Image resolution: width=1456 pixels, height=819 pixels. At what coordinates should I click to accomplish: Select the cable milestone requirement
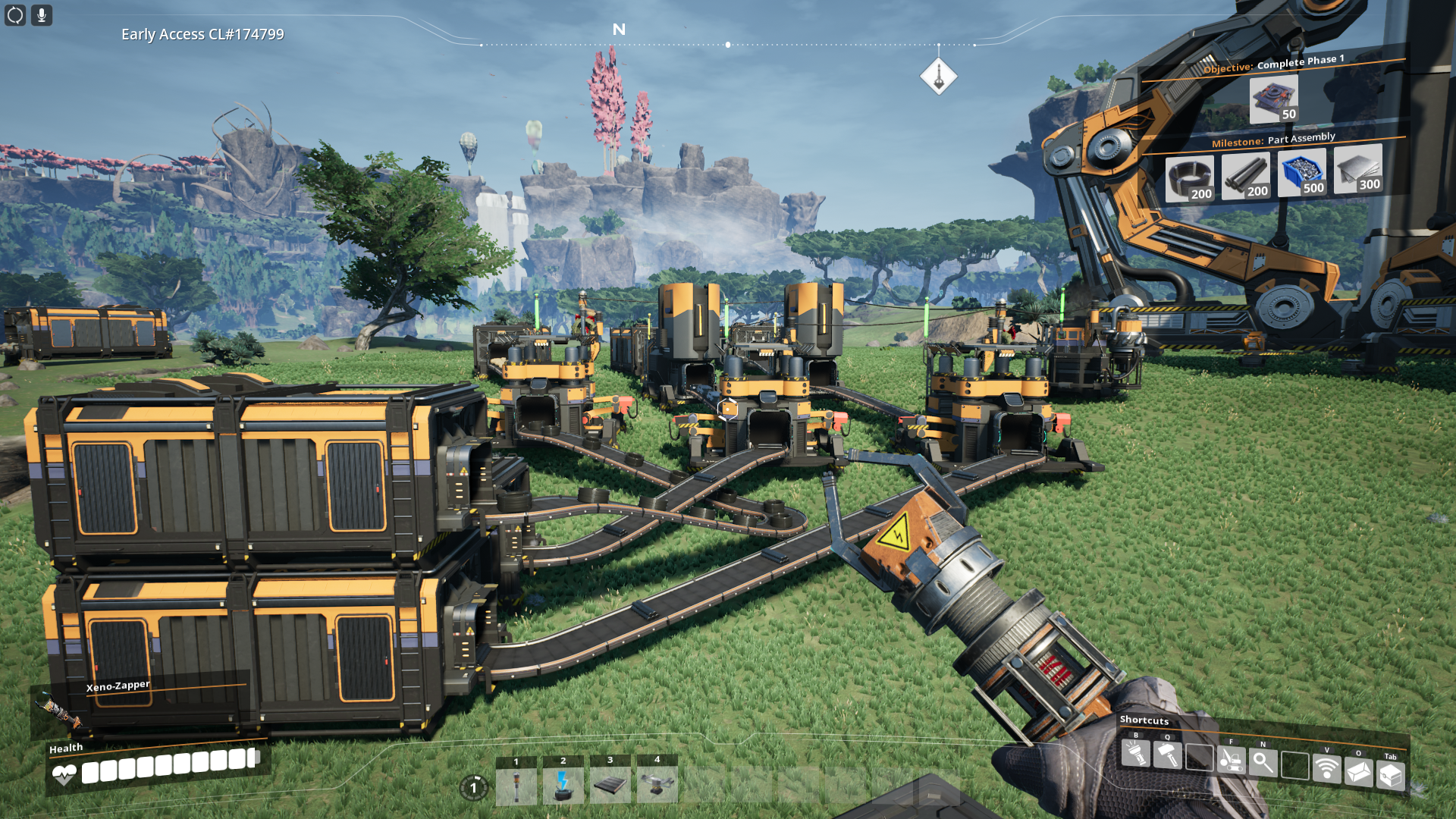(x=1190, y=180)
